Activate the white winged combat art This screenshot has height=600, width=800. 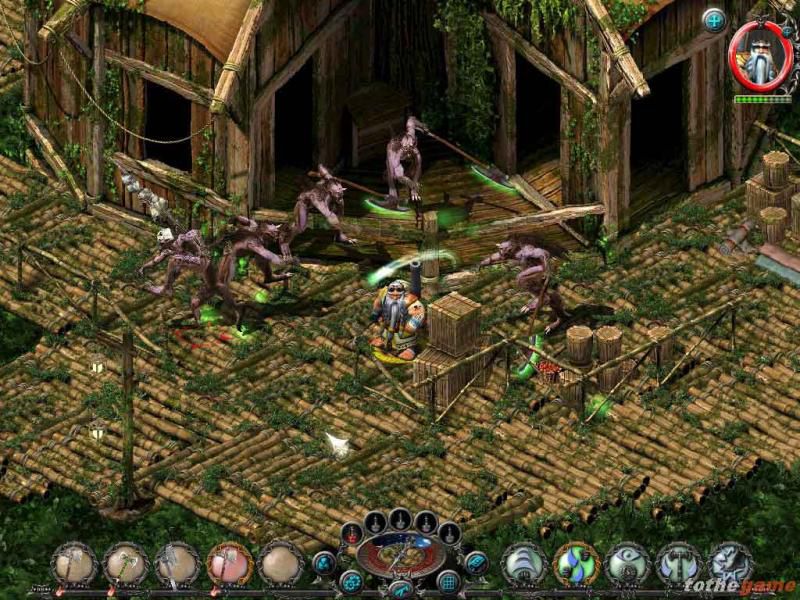click(x=524, y=563)
